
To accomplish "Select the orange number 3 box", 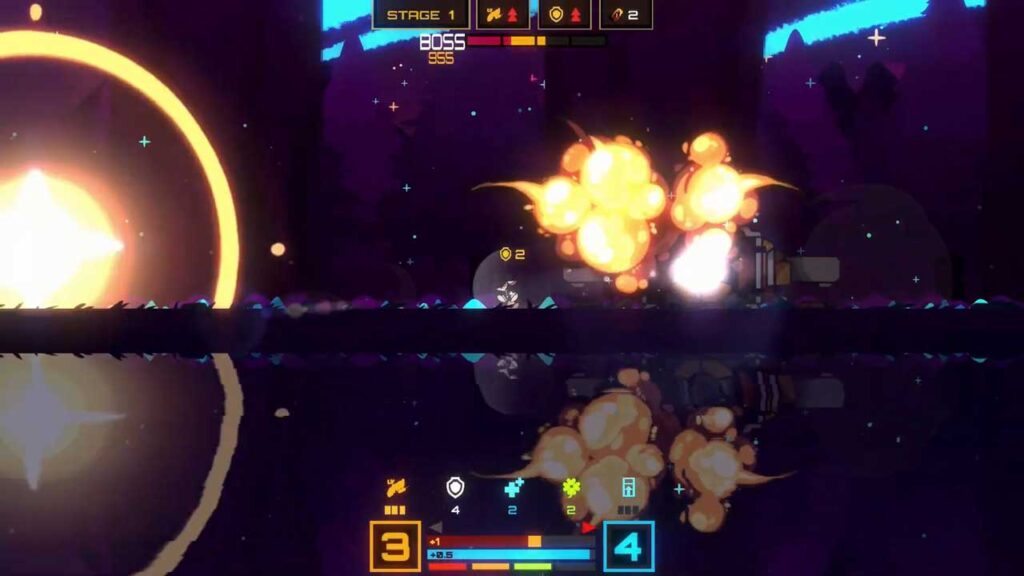I will point(395,546).
